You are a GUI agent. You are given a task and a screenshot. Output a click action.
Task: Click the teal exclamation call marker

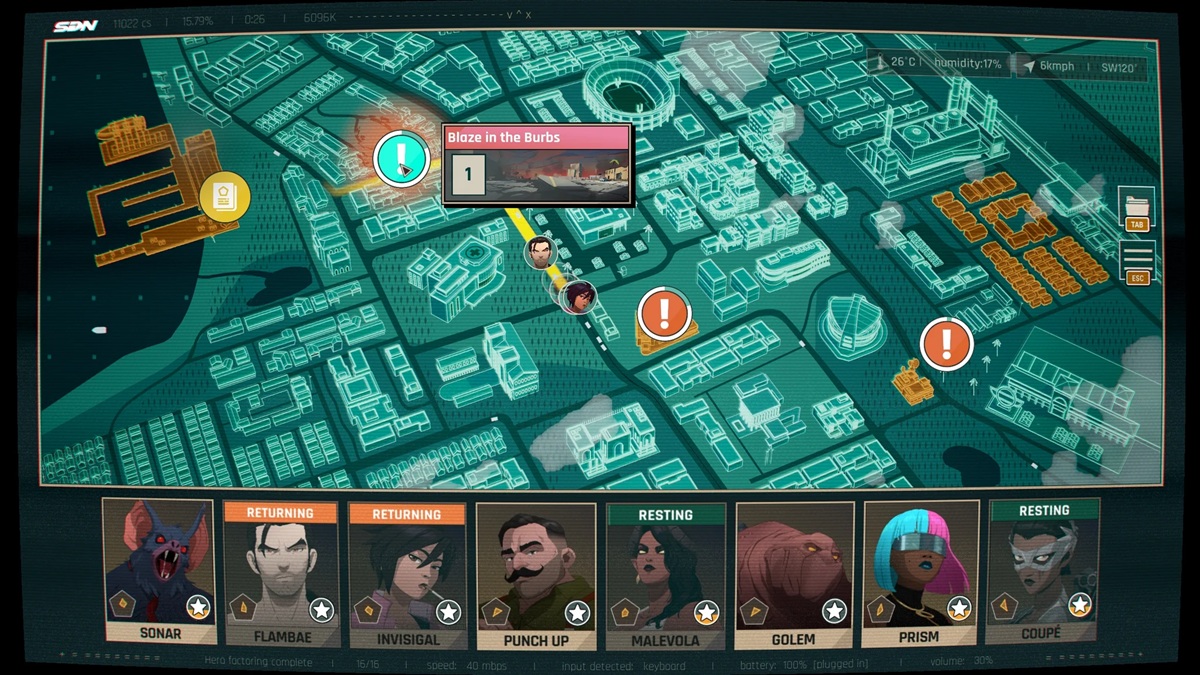click(x=401, y=158)
